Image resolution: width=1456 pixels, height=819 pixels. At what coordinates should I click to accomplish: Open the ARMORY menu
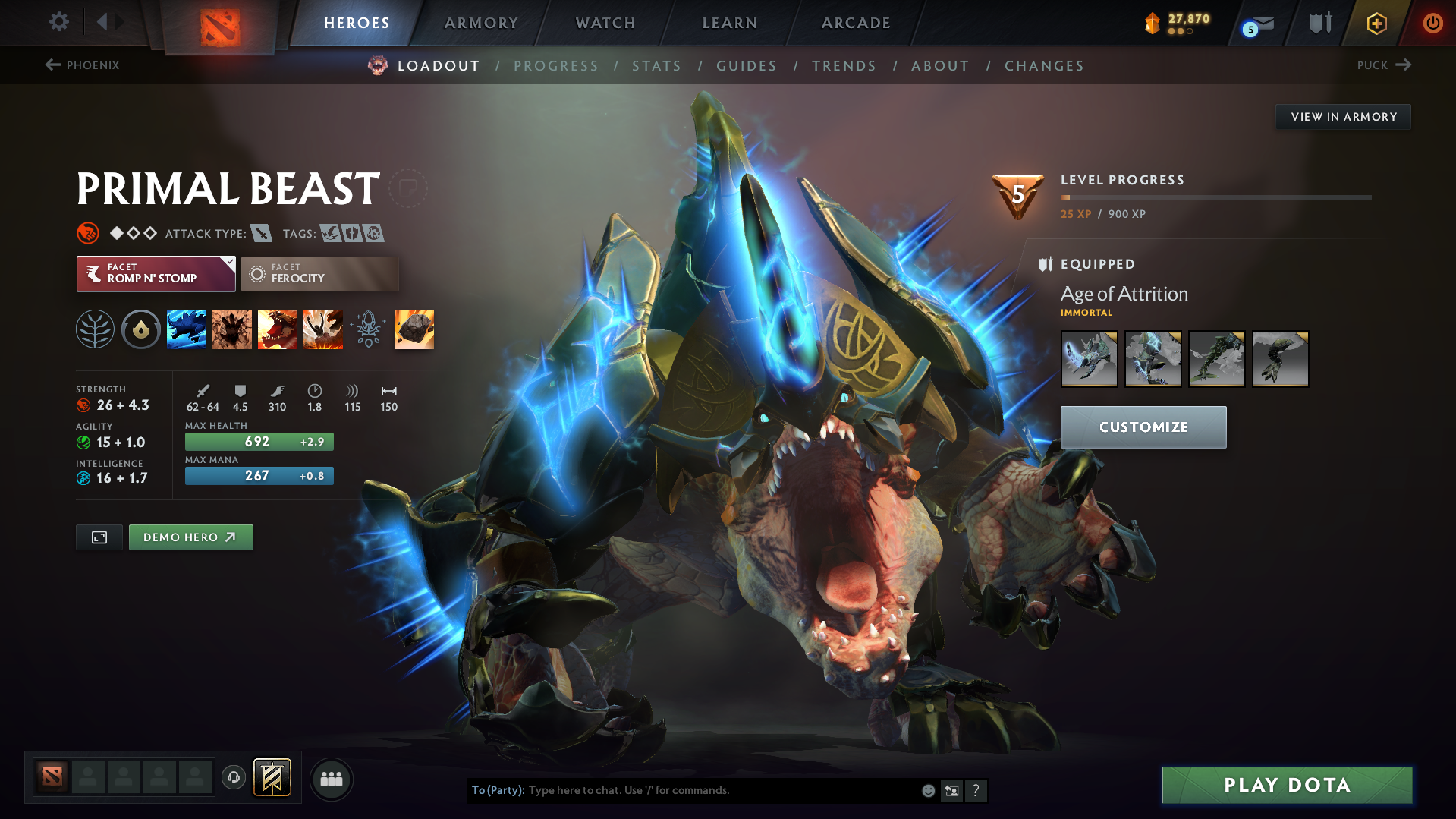tap(481, 23)
